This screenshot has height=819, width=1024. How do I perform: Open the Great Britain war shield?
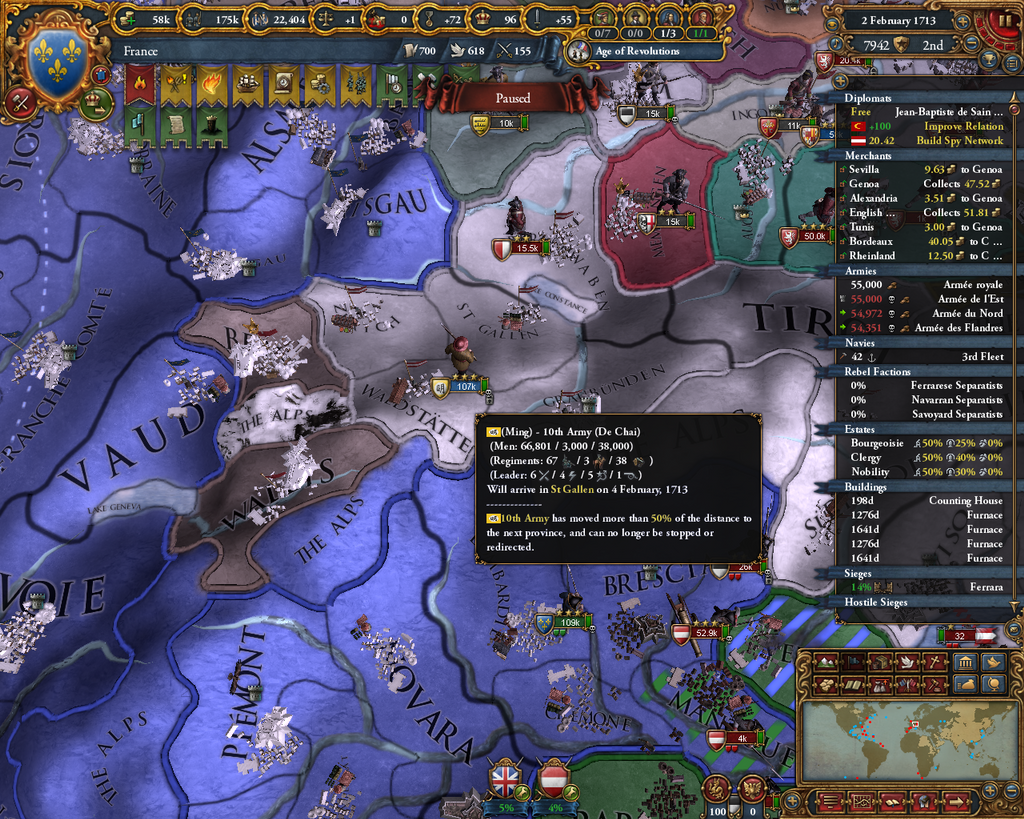tap(506, 777)
